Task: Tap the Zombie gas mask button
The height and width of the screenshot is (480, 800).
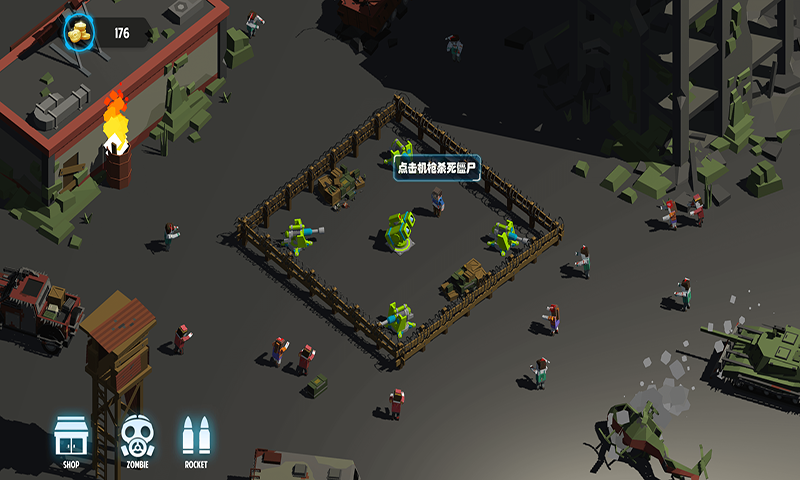Action: [x=137, y=438]
